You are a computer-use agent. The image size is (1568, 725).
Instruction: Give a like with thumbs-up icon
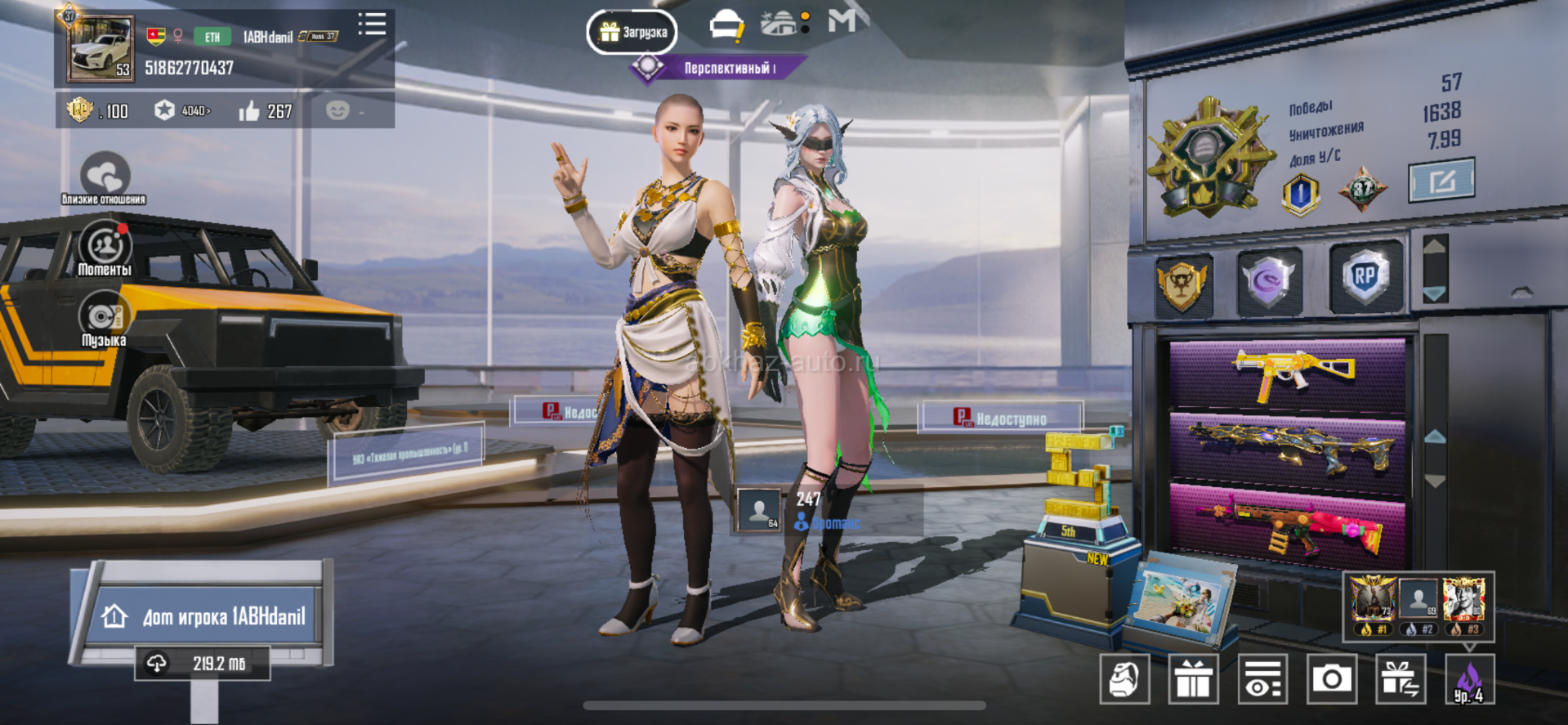(x=249, y=111)
